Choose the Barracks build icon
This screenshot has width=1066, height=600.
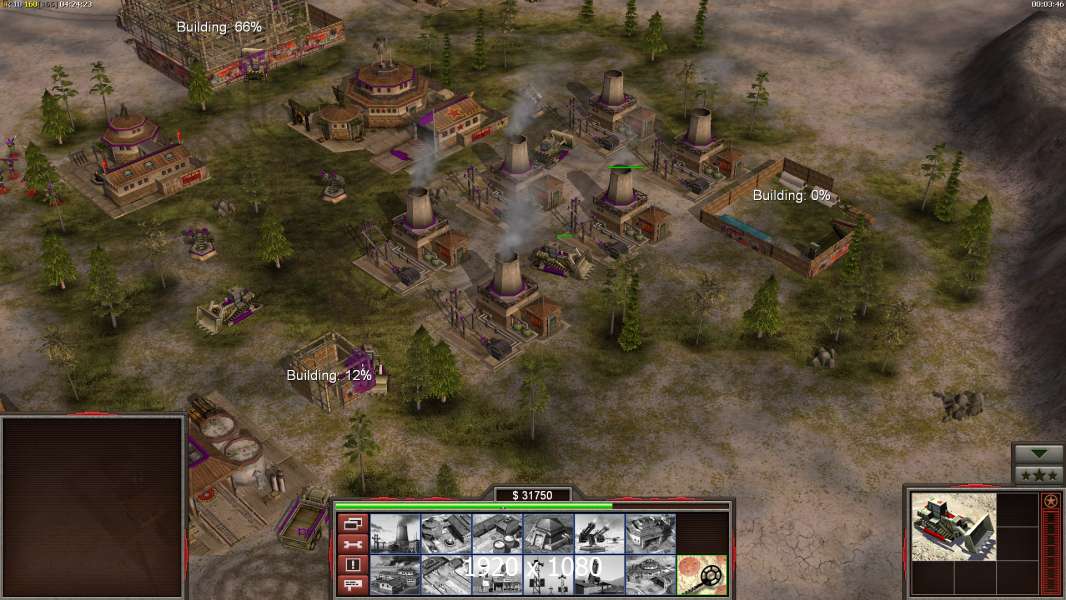446,534
